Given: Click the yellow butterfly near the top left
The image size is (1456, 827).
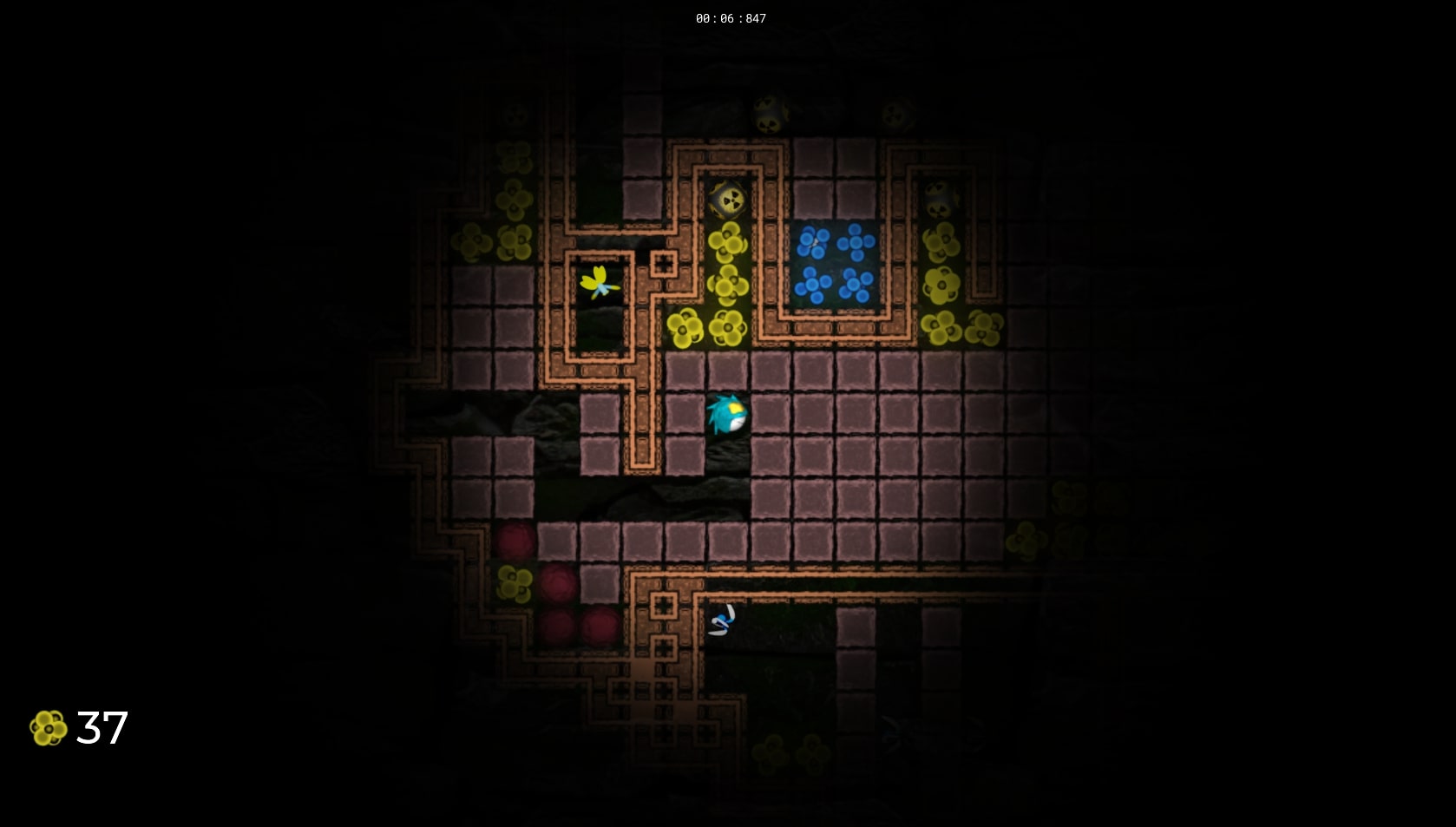Looking at the screenshot, I should point(599,282).
